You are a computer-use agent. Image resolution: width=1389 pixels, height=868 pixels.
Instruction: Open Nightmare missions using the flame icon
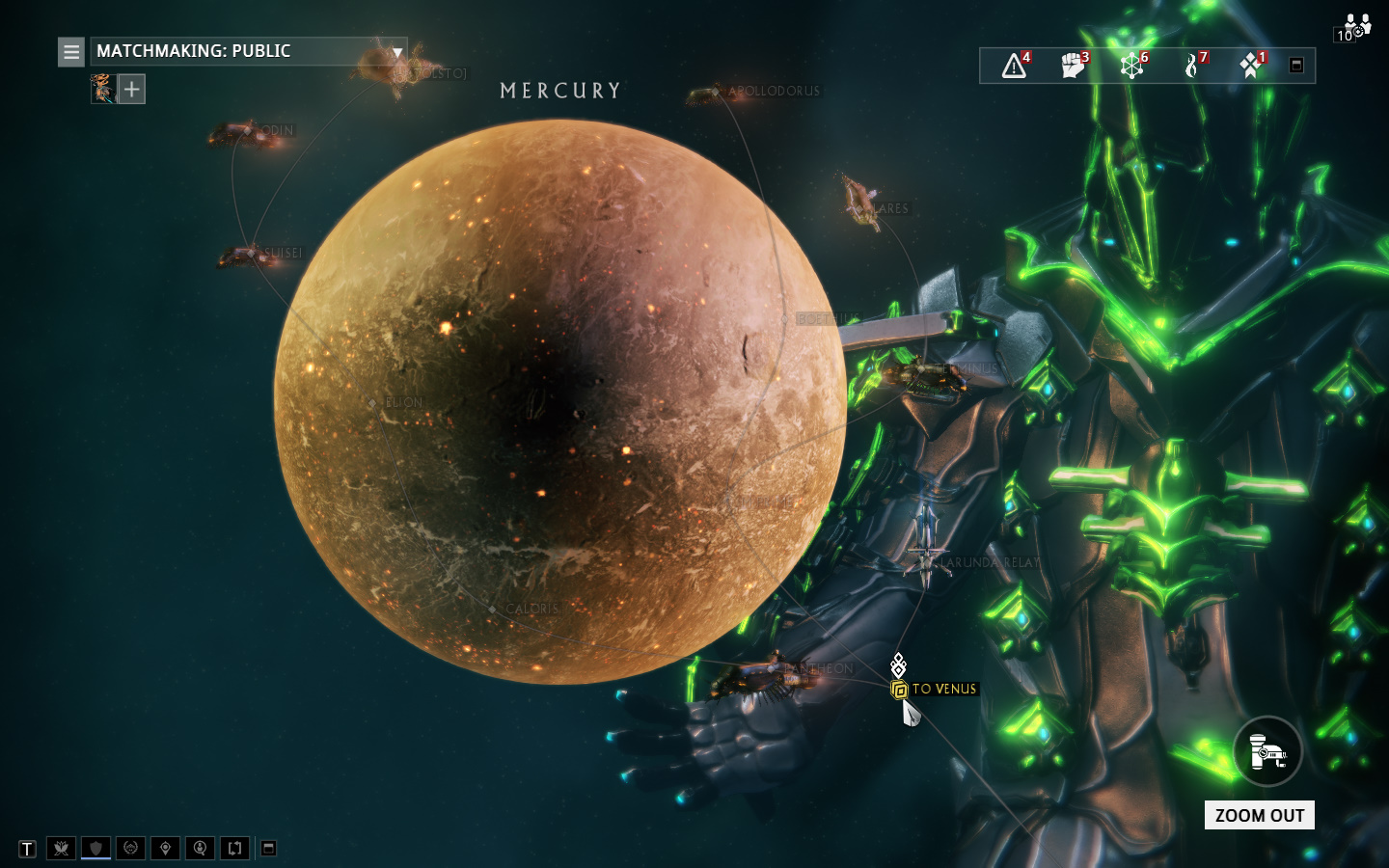[x=1190, y=66]
